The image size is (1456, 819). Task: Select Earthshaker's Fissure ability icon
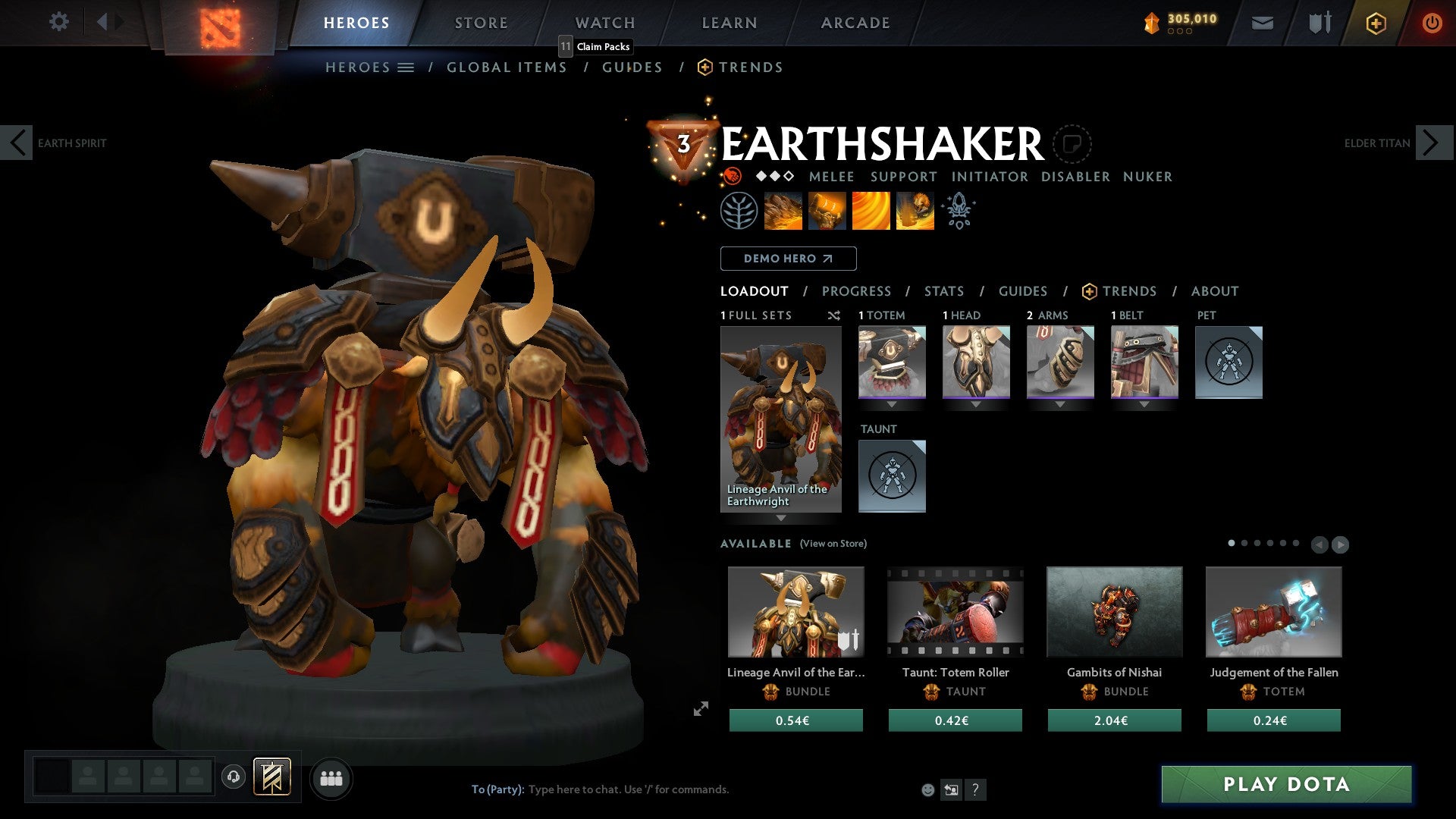(782, 210)
